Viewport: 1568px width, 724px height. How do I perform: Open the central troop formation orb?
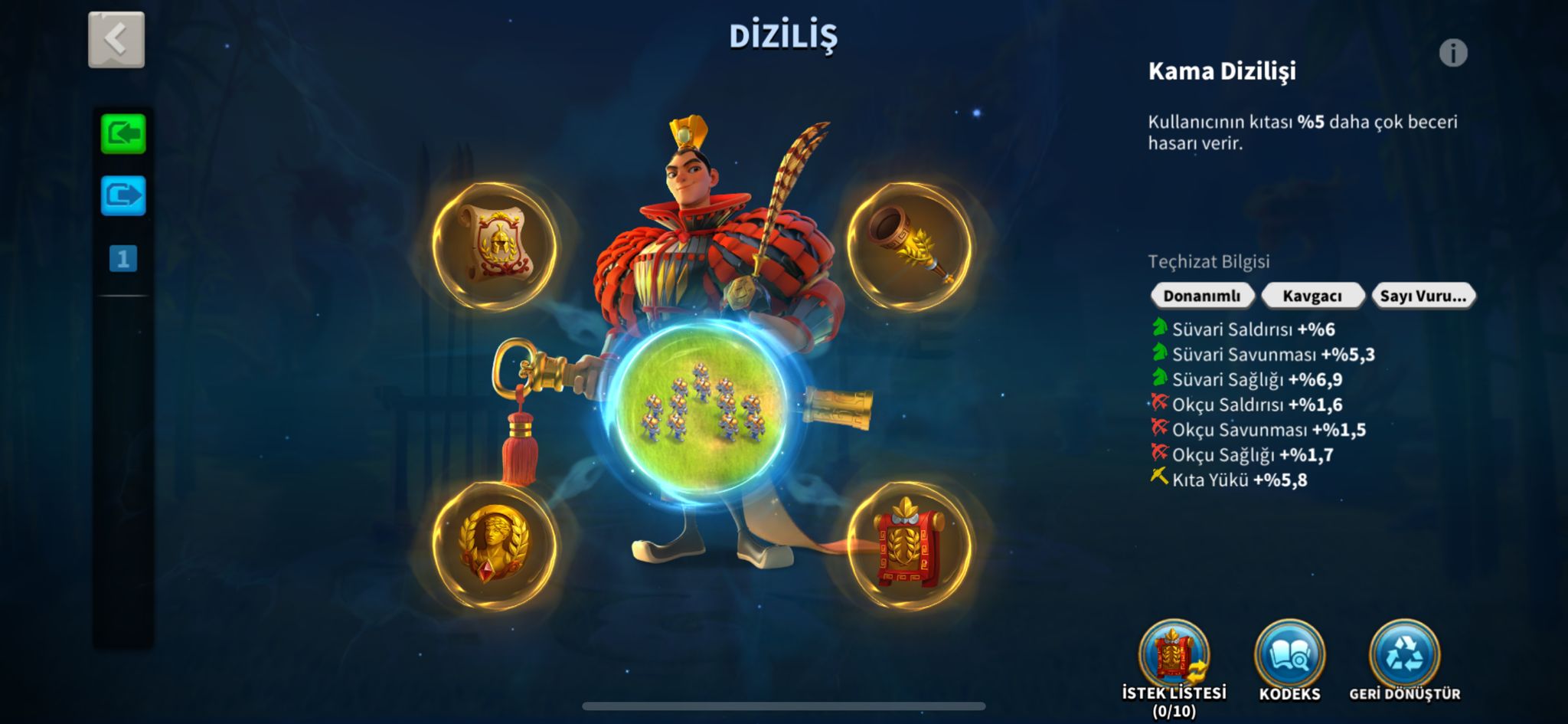702,414
